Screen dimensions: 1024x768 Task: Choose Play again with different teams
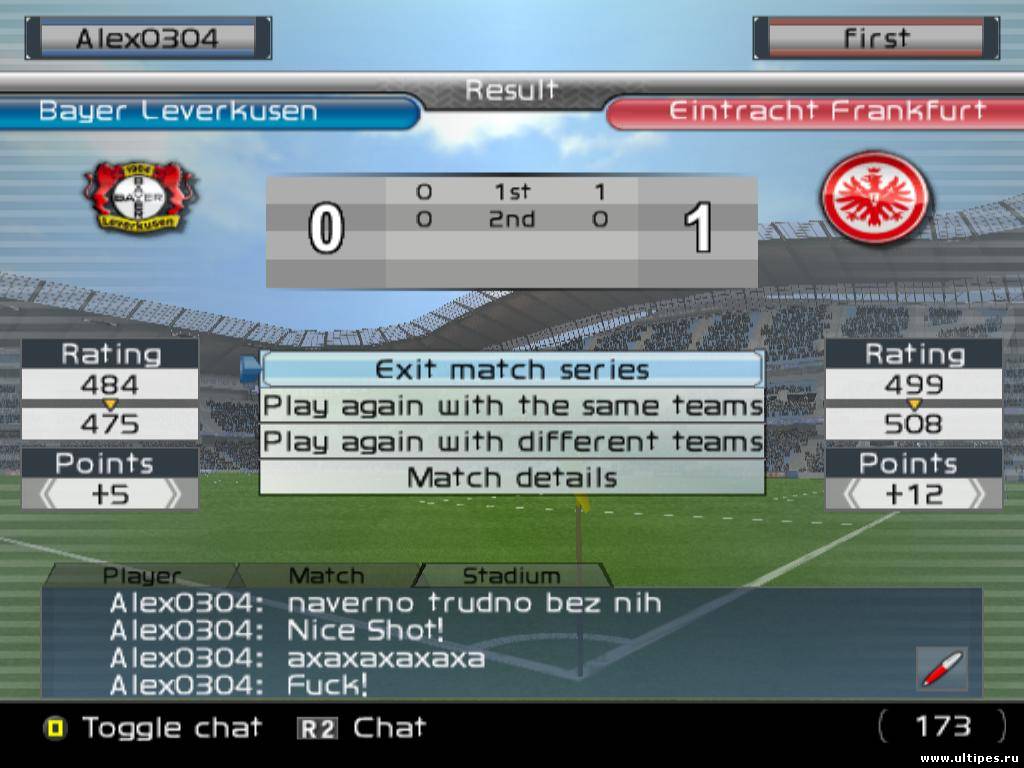coord(511,442)
